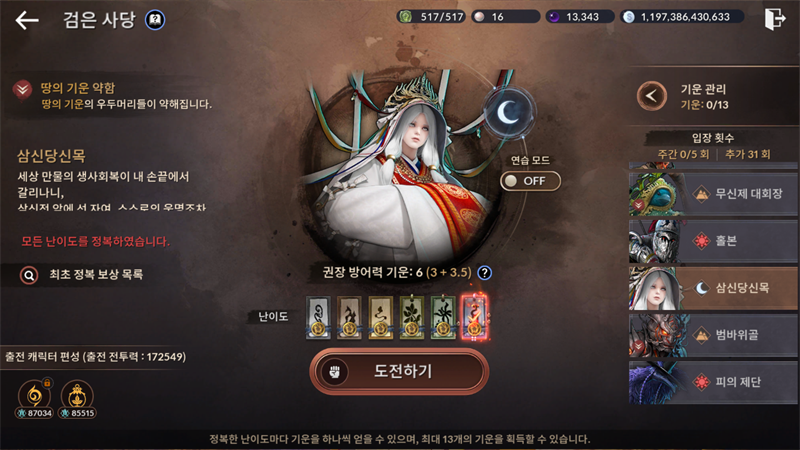The image size is (800, 450).
Task: Select the character with 87034 power
Action: pyautogui.click(x=35, y=393)
